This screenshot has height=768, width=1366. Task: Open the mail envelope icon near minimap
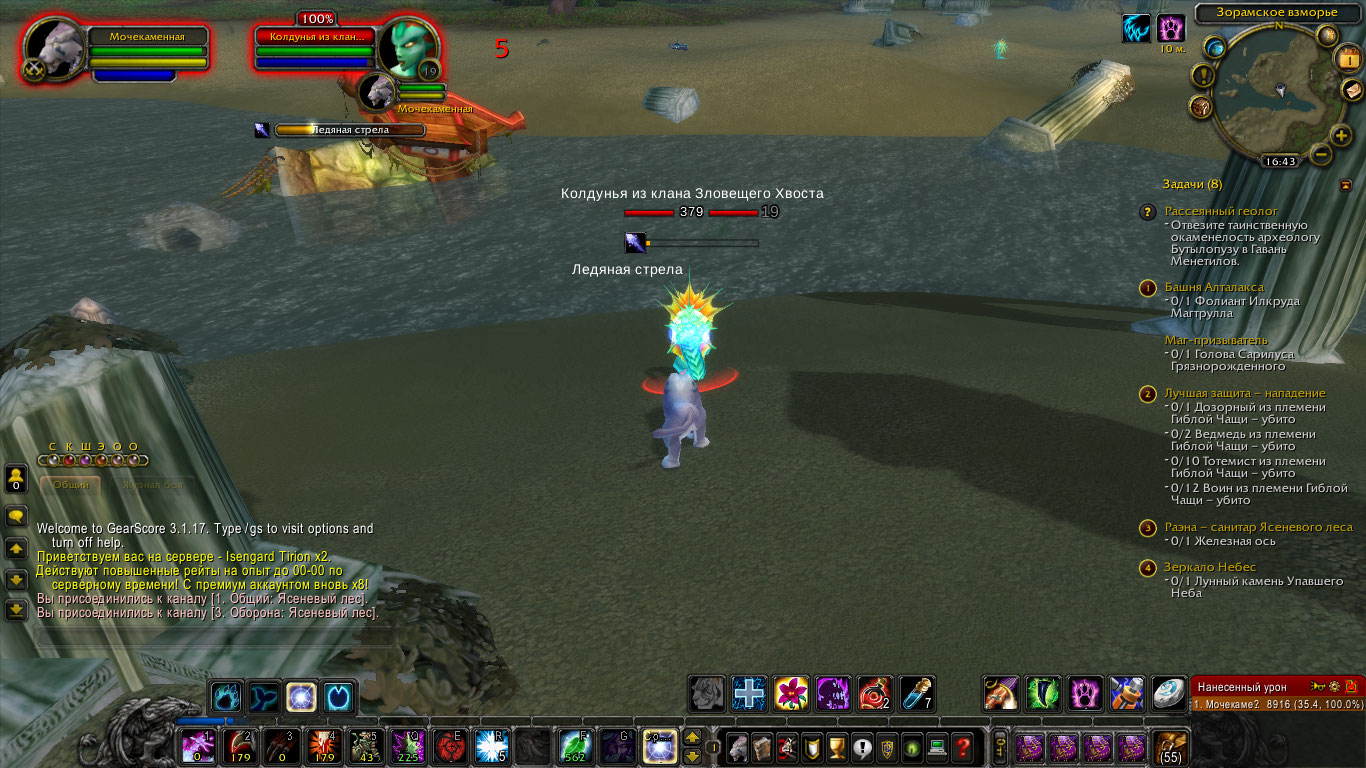pos(1351,91)
